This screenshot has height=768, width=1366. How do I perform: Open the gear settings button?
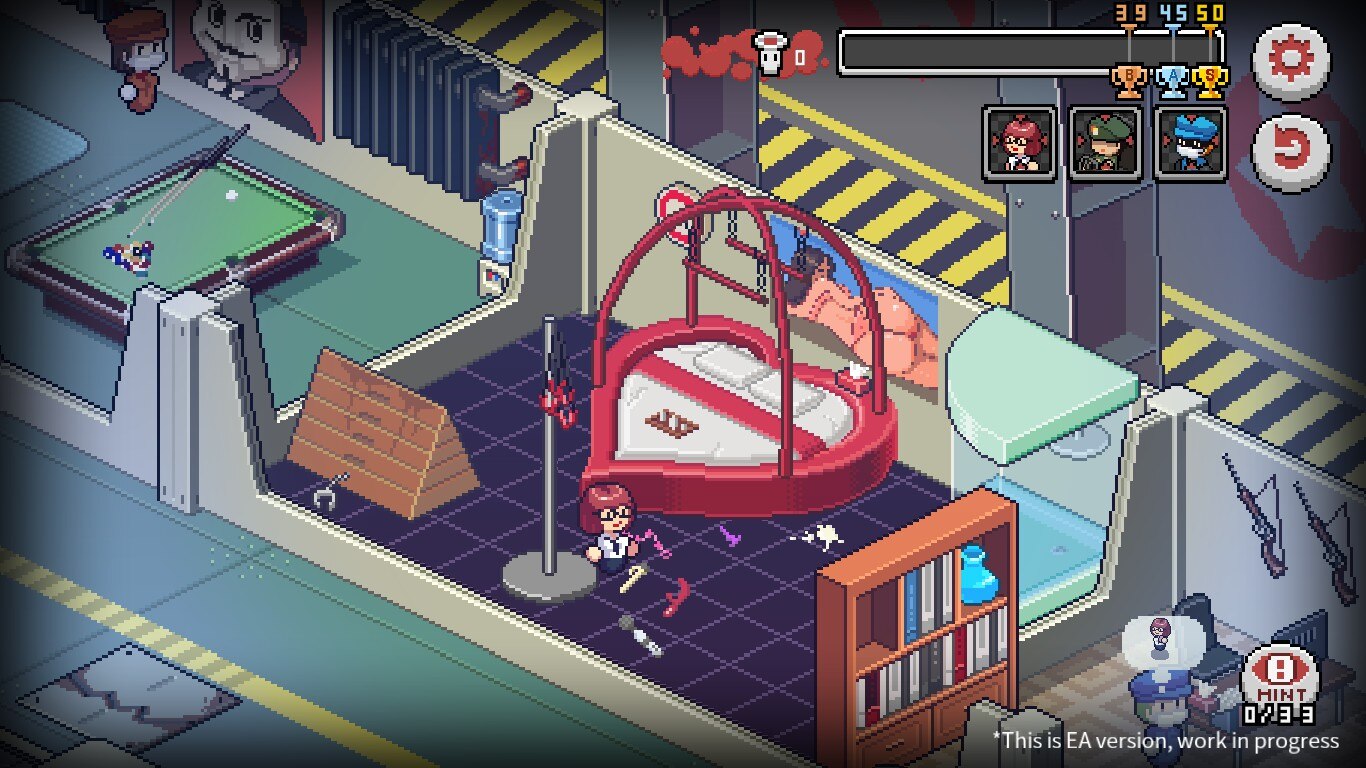coord(1291,62)
